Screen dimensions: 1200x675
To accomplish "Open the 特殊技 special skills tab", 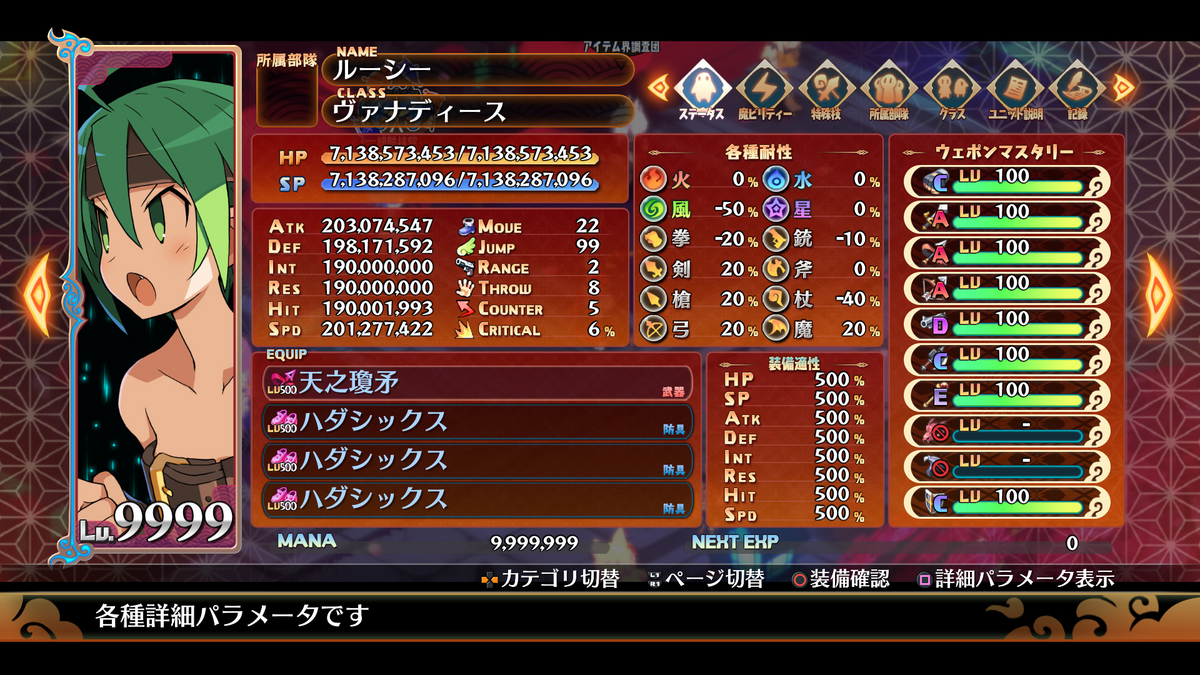I will tap(827, 88).
